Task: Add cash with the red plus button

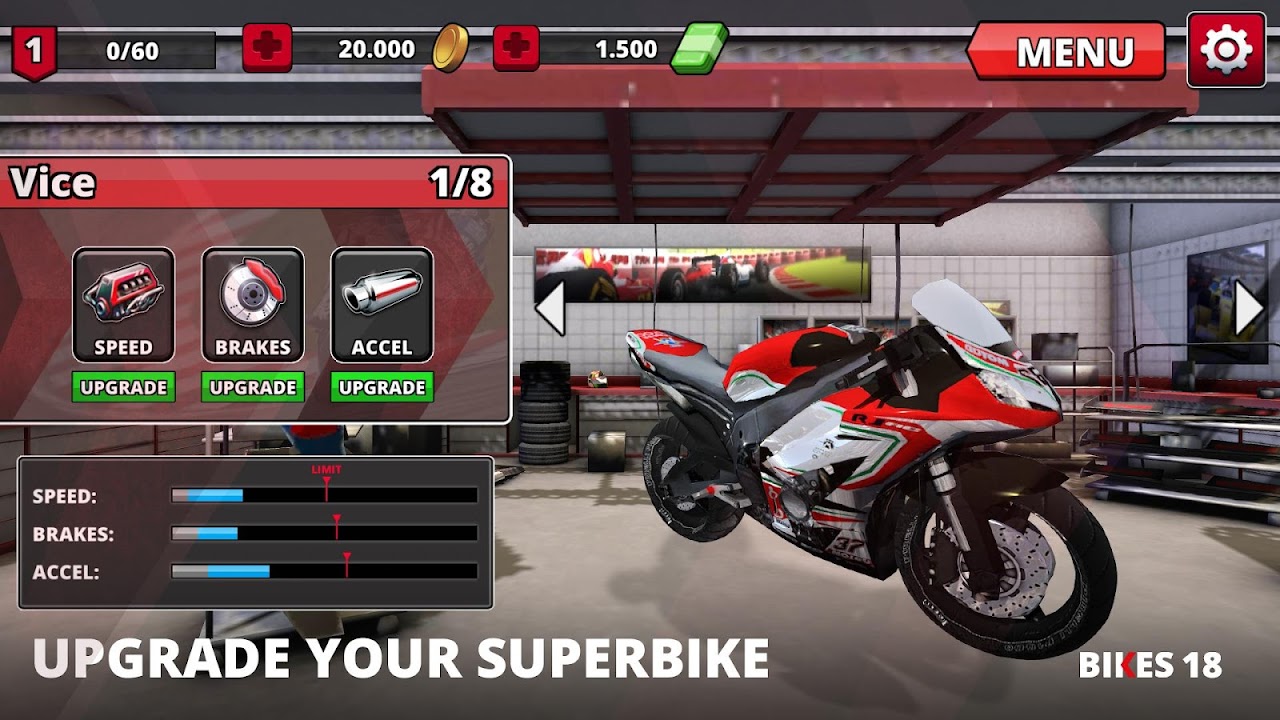Action: point(516,48)
